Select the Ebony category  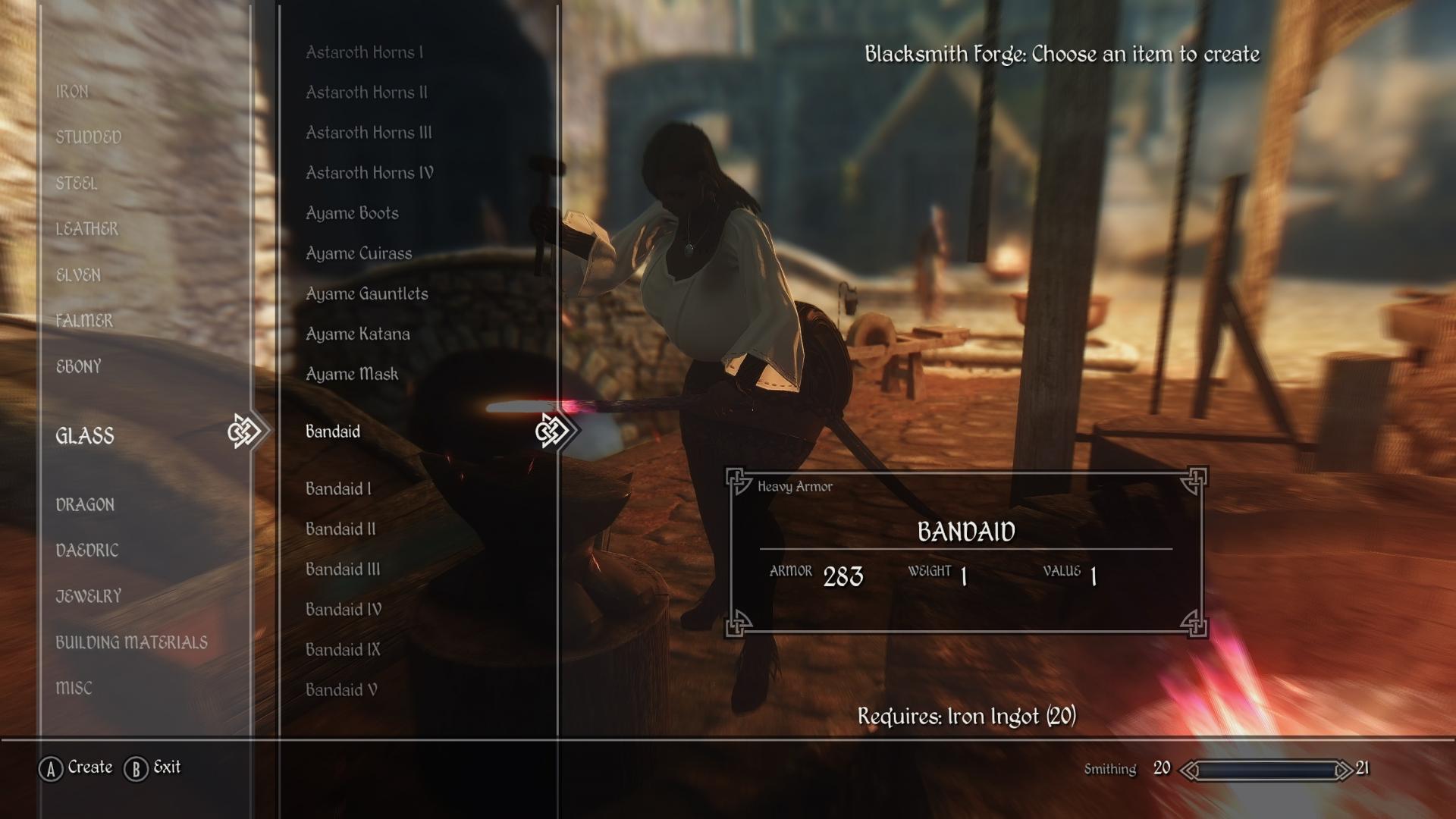pyautogui.click(x=79, y=367)
